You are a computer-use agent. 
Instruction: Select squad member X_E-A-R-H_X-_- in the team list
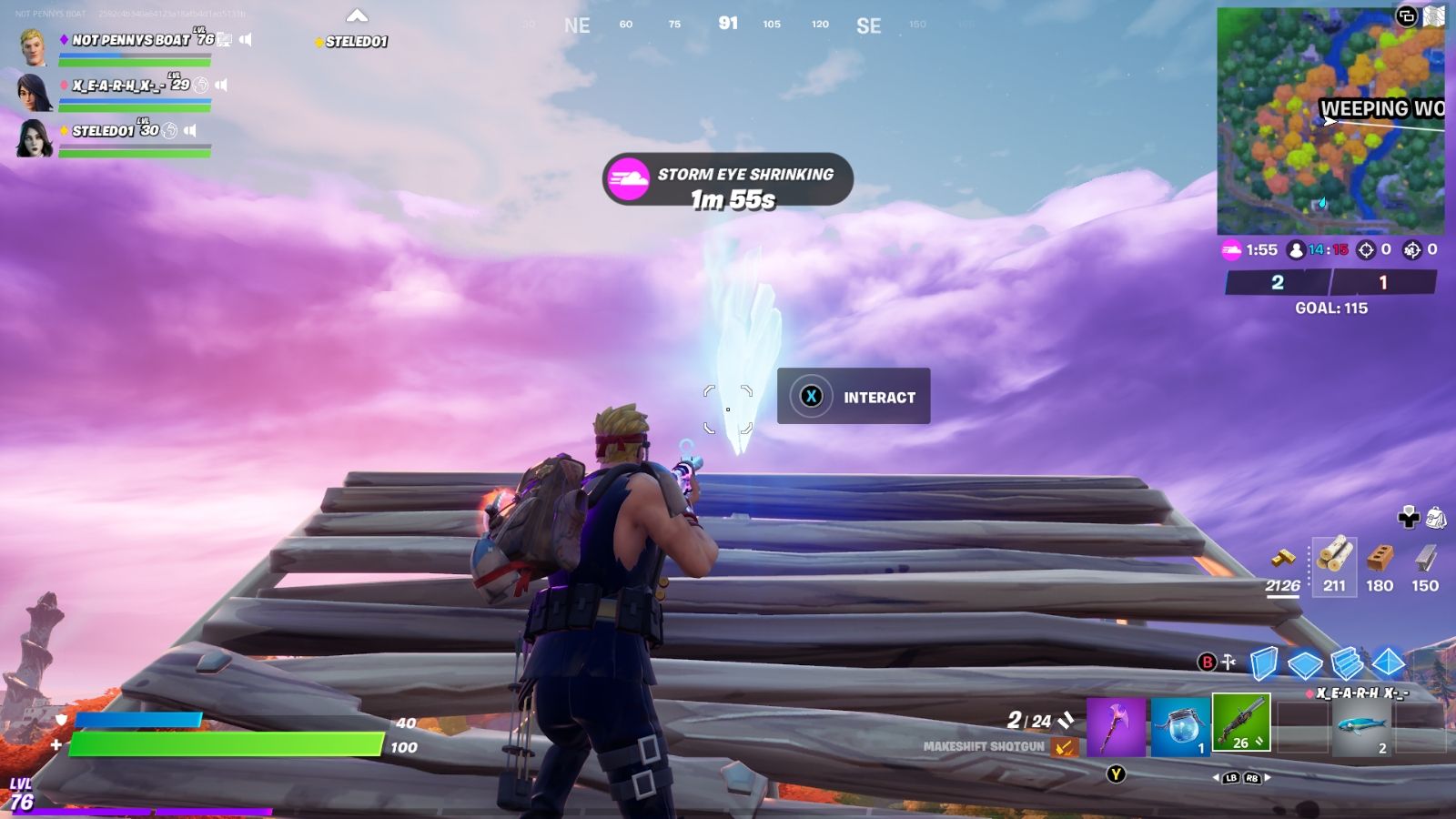[x=118, y=85]
